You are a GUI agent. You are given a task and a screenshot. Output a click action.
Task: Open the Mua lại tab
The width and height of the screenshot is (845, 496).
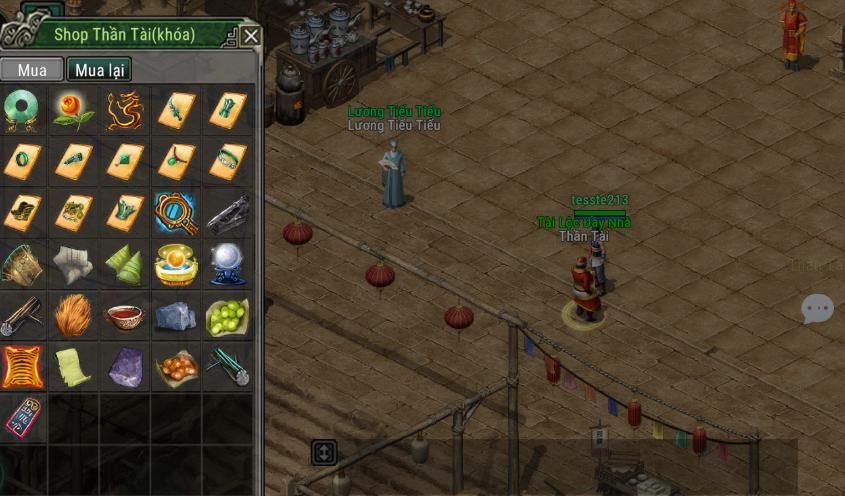(x=99, y=70)
